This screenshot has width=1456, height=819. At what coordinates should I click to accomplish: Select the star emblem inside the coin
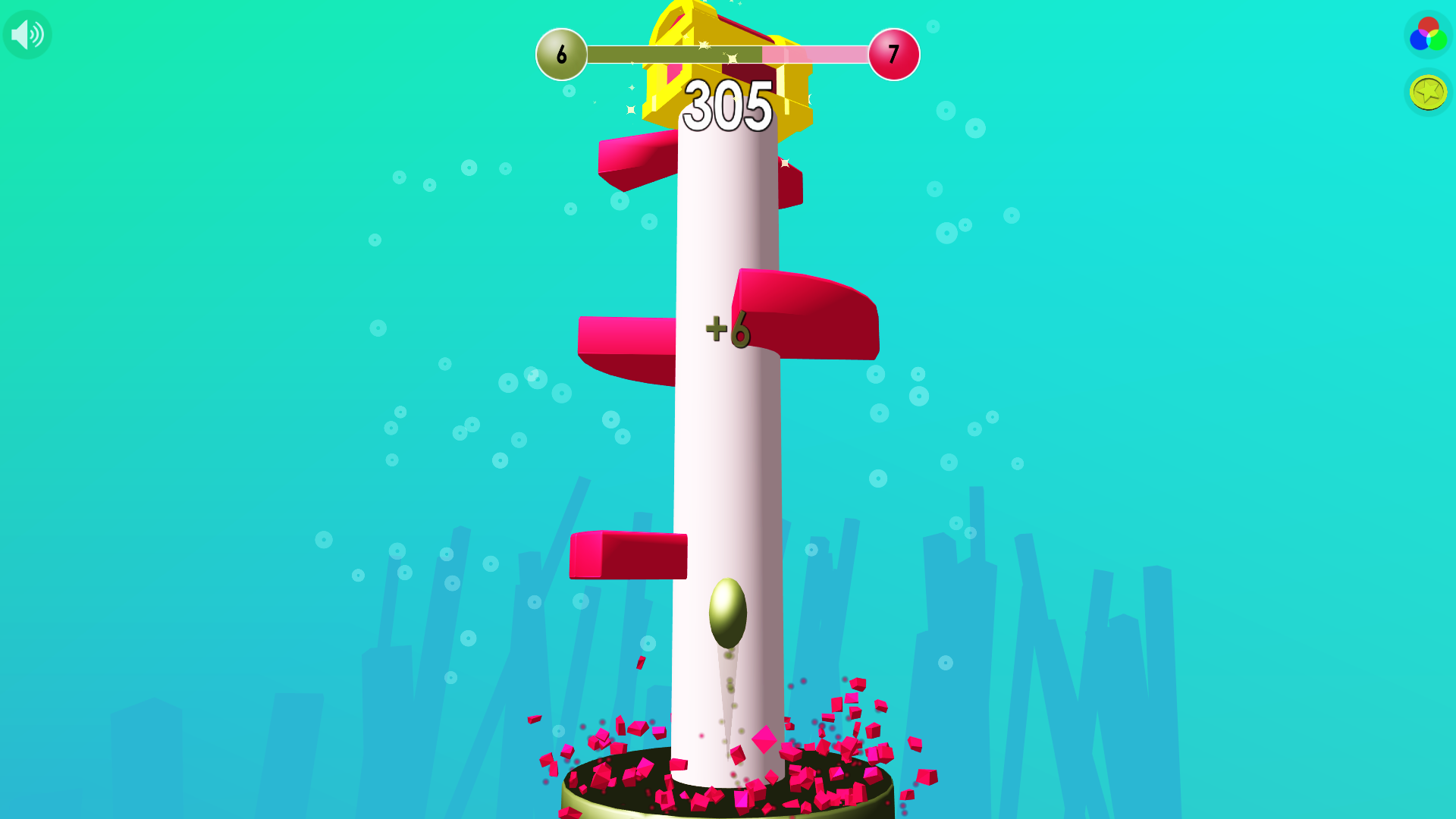[1426, 93]
